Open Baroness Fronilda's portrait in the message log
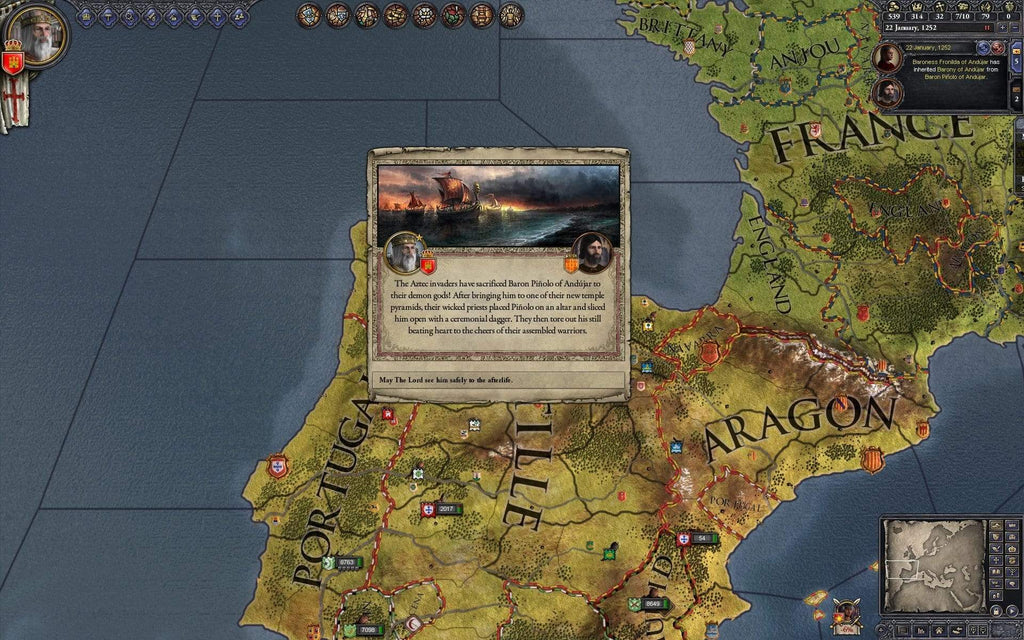Viewport: 1024px width, 640px height. (x=887, y=58)
